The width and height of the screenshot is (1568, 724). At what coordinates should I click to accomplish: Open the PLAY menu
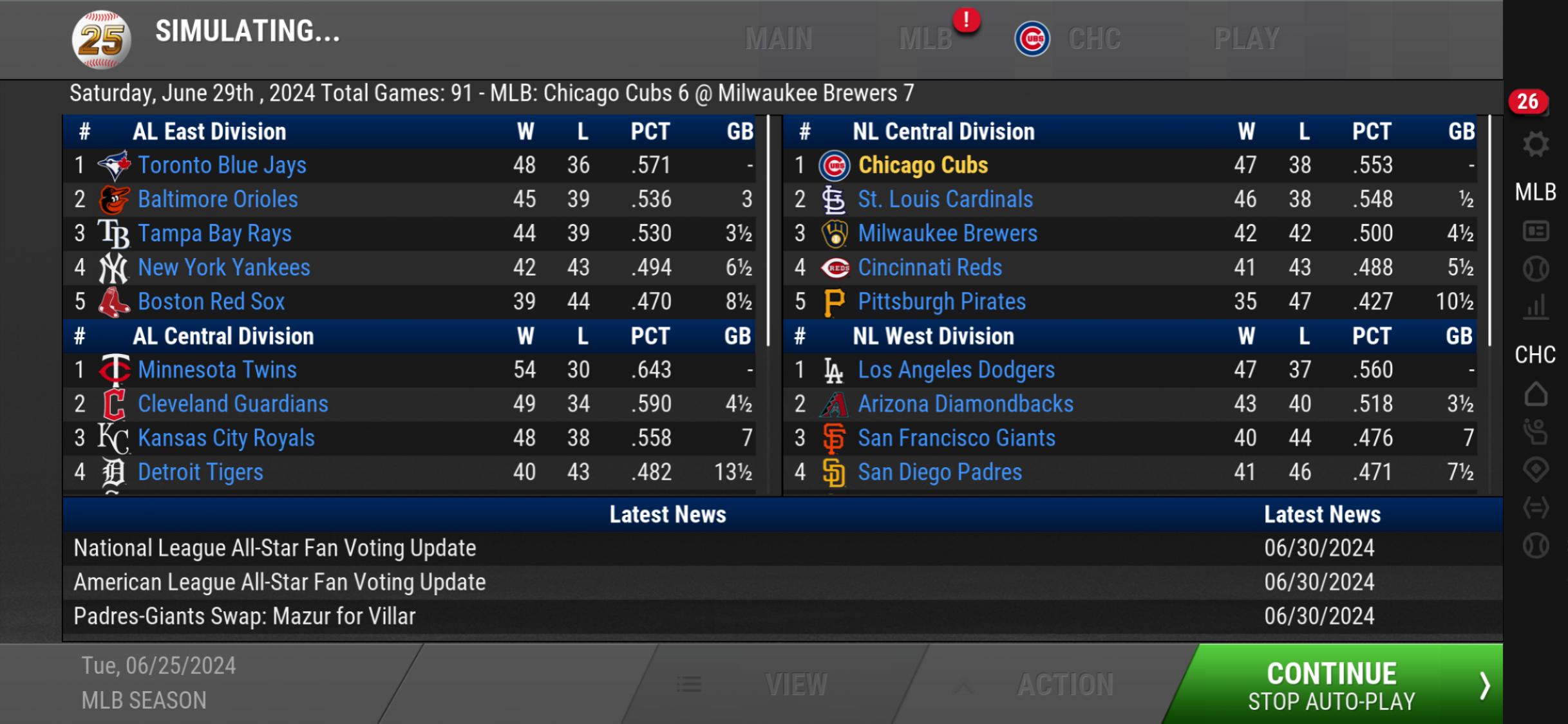[x=1246, y=39]
